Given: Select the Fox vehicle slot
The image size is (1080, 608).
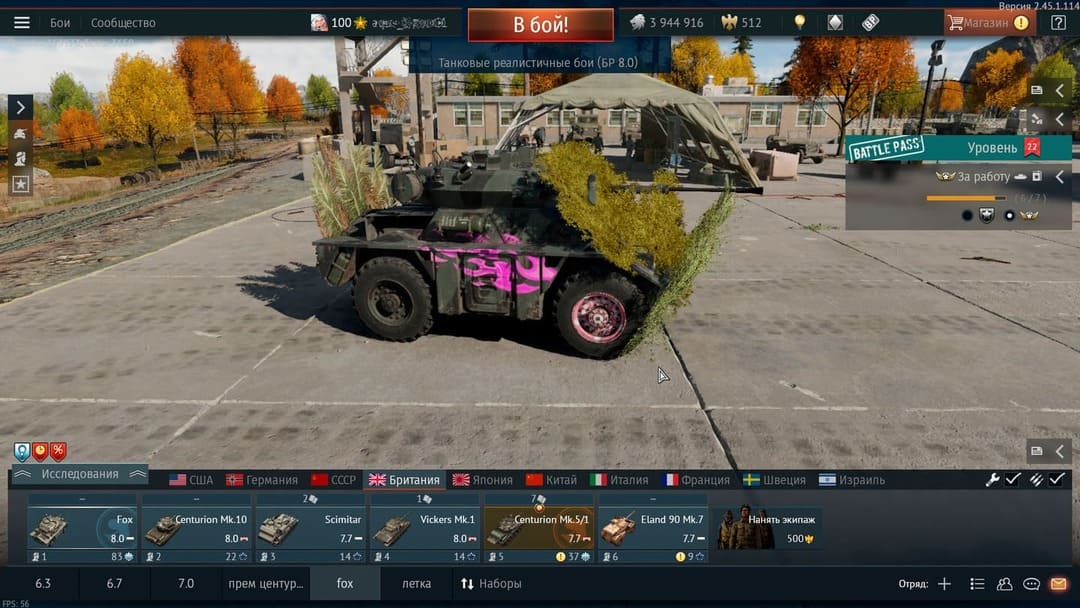Looking at the screenshot, I should [82, 528].
